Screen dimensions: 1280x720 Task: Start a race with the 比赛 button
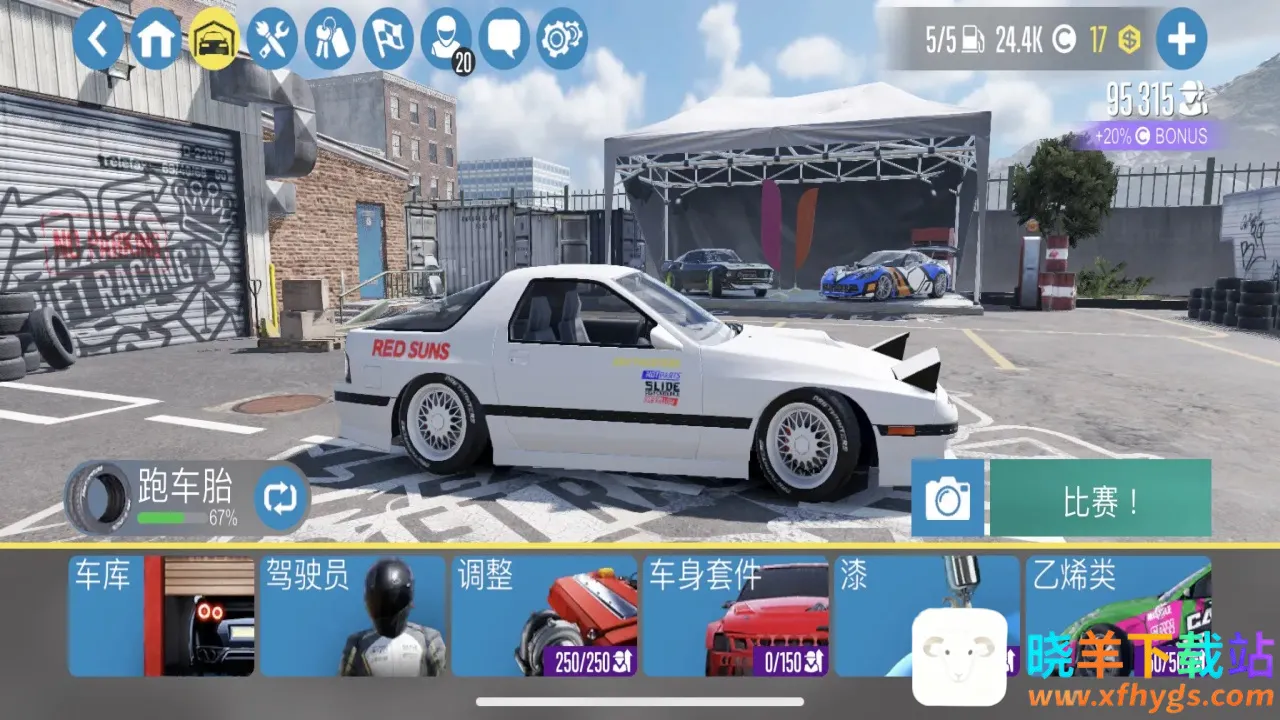1100,499
